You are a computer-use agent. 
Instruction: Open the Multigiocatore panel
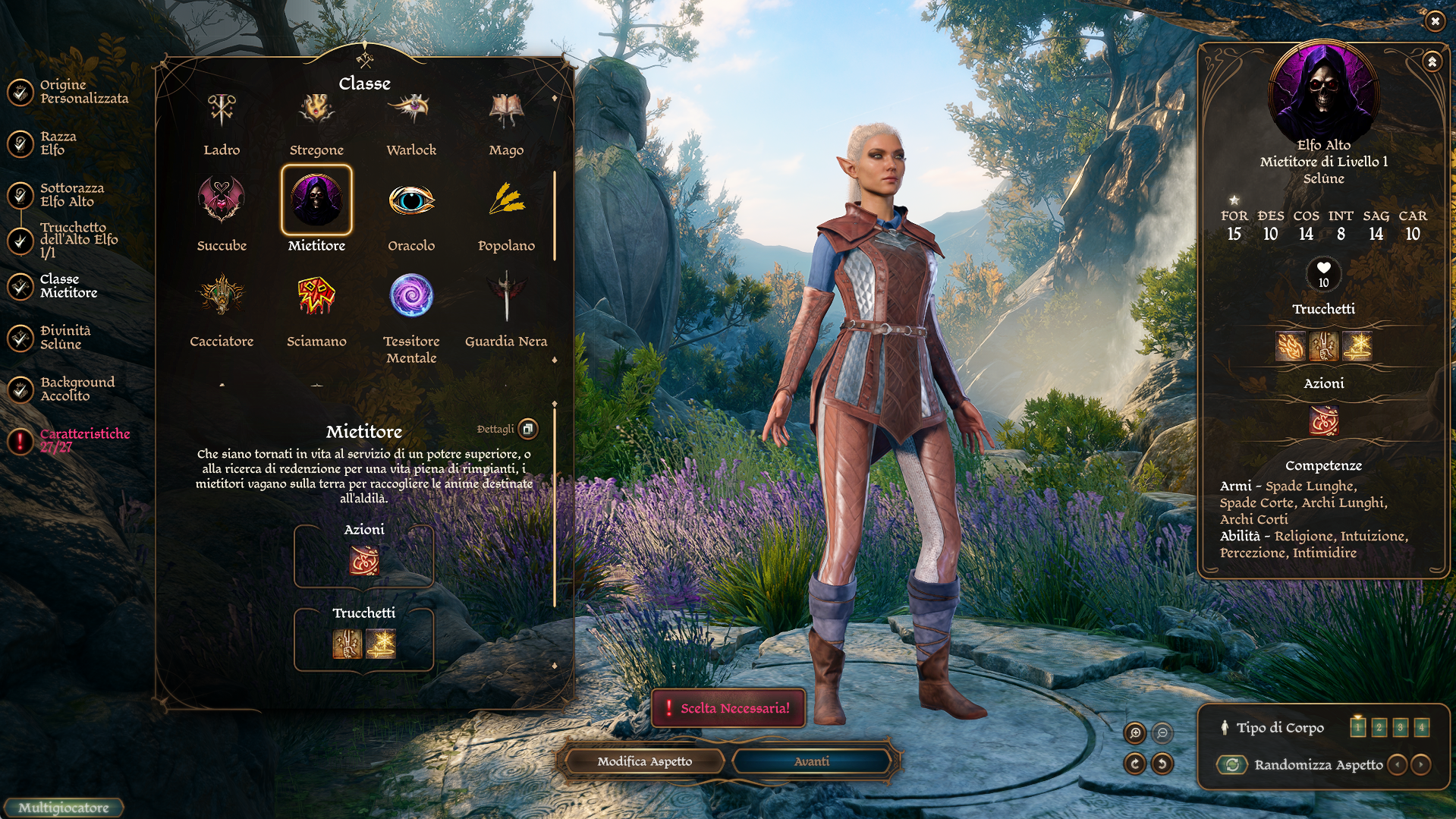pos(64,808)
